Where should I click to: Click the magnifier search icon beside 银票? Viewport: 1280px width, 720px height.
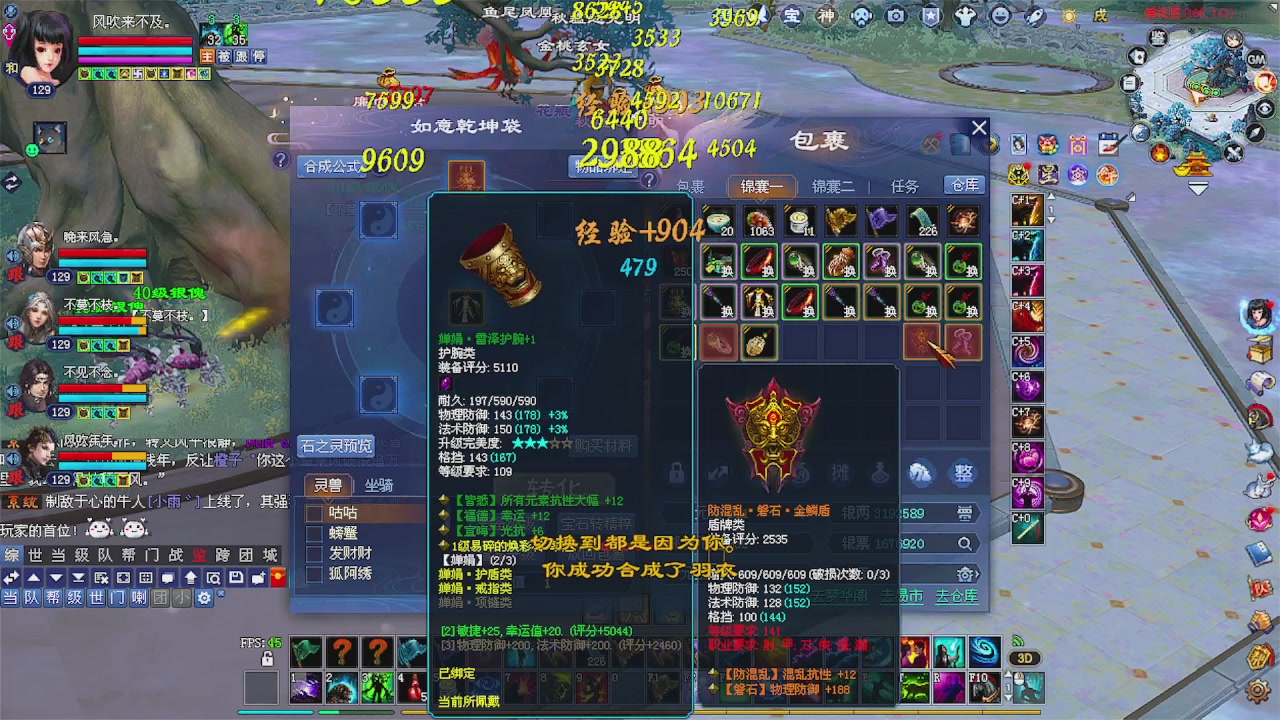[x=963, y=543]
